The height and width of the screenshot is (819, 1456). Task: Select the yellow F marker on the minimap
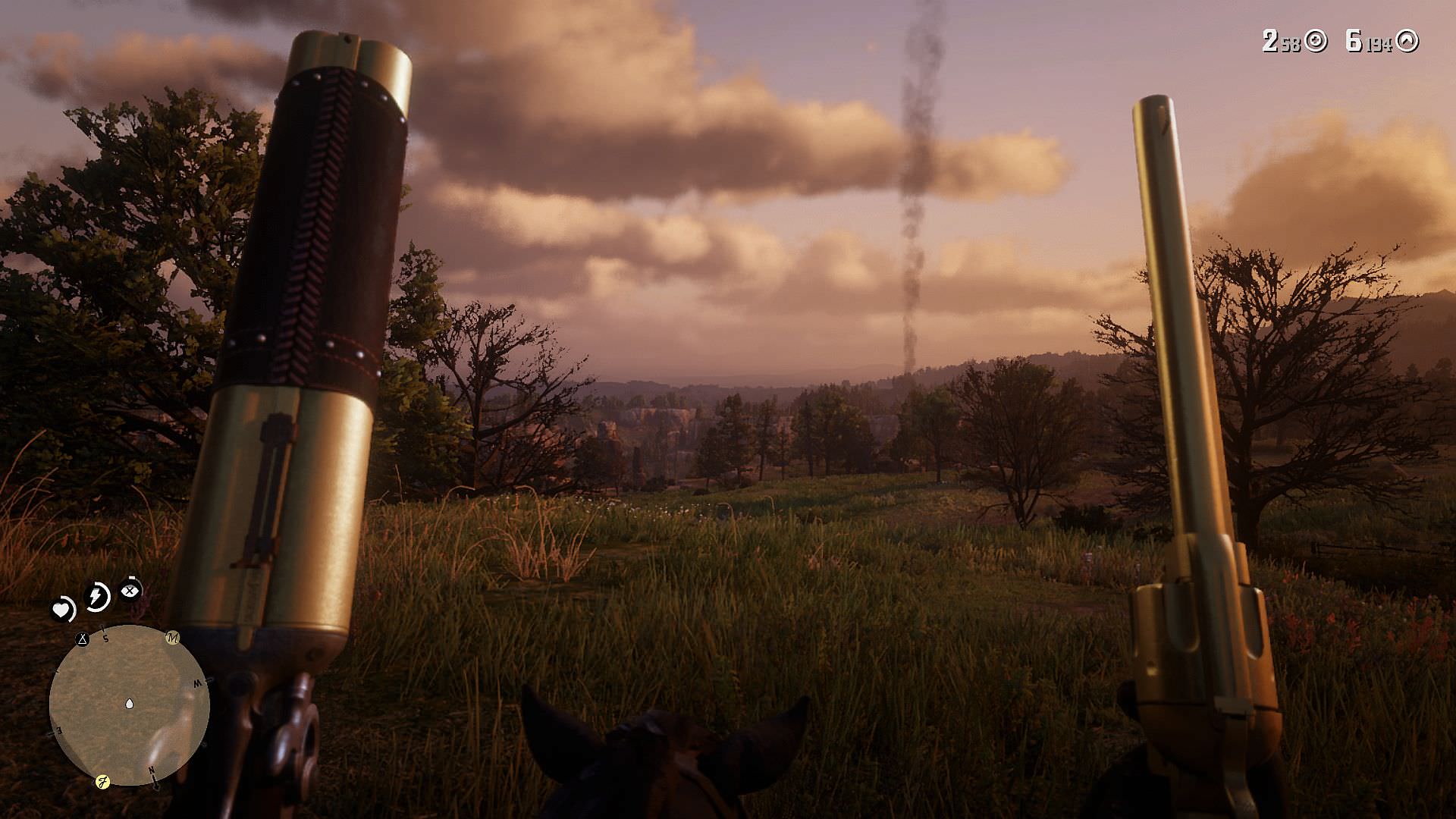102,782
